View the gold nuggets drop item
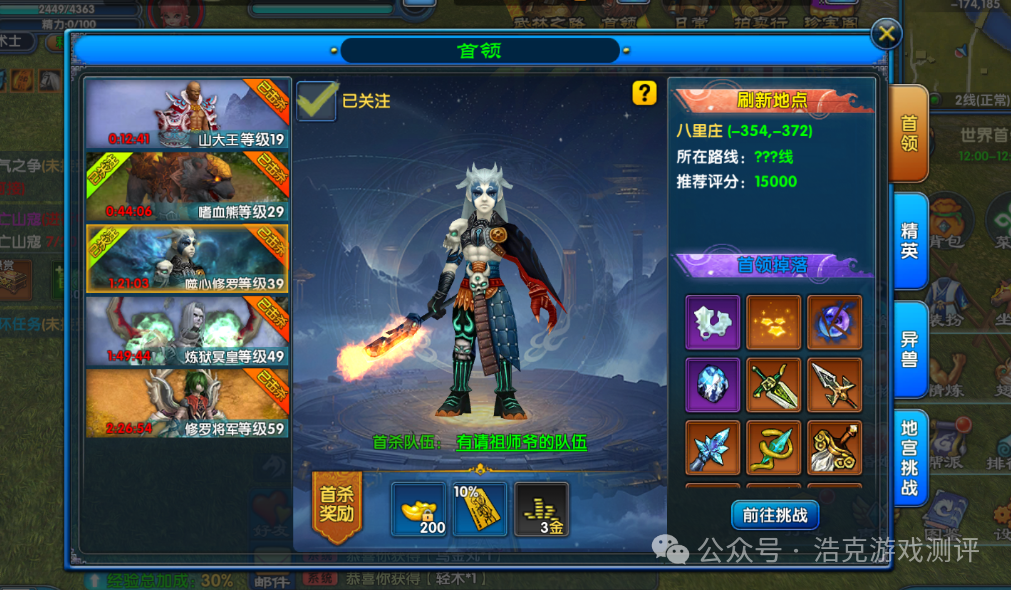This screenshot has height=590, width=1011. tap(774, 322)
